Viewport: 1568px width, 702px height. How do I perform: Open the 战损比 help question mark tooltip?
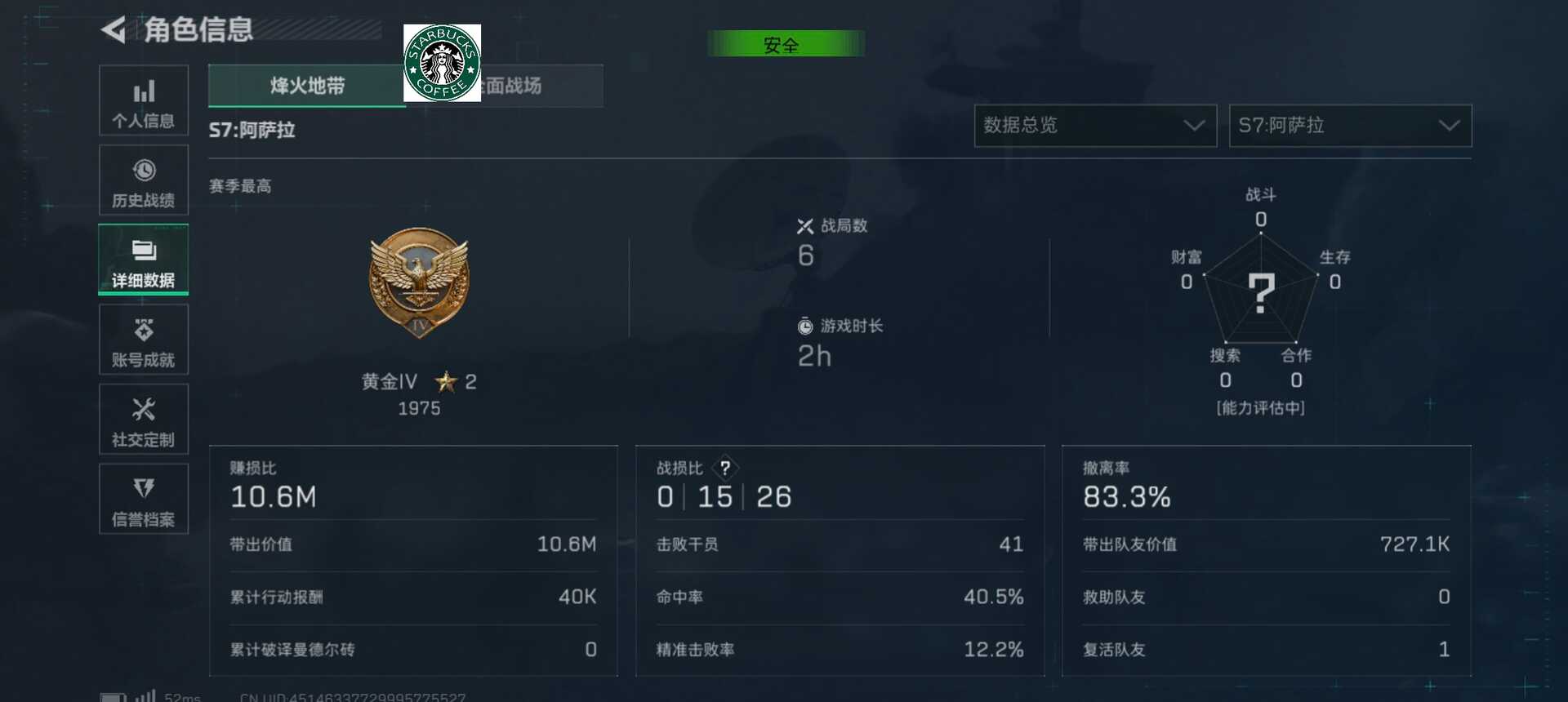coord(726,467)
